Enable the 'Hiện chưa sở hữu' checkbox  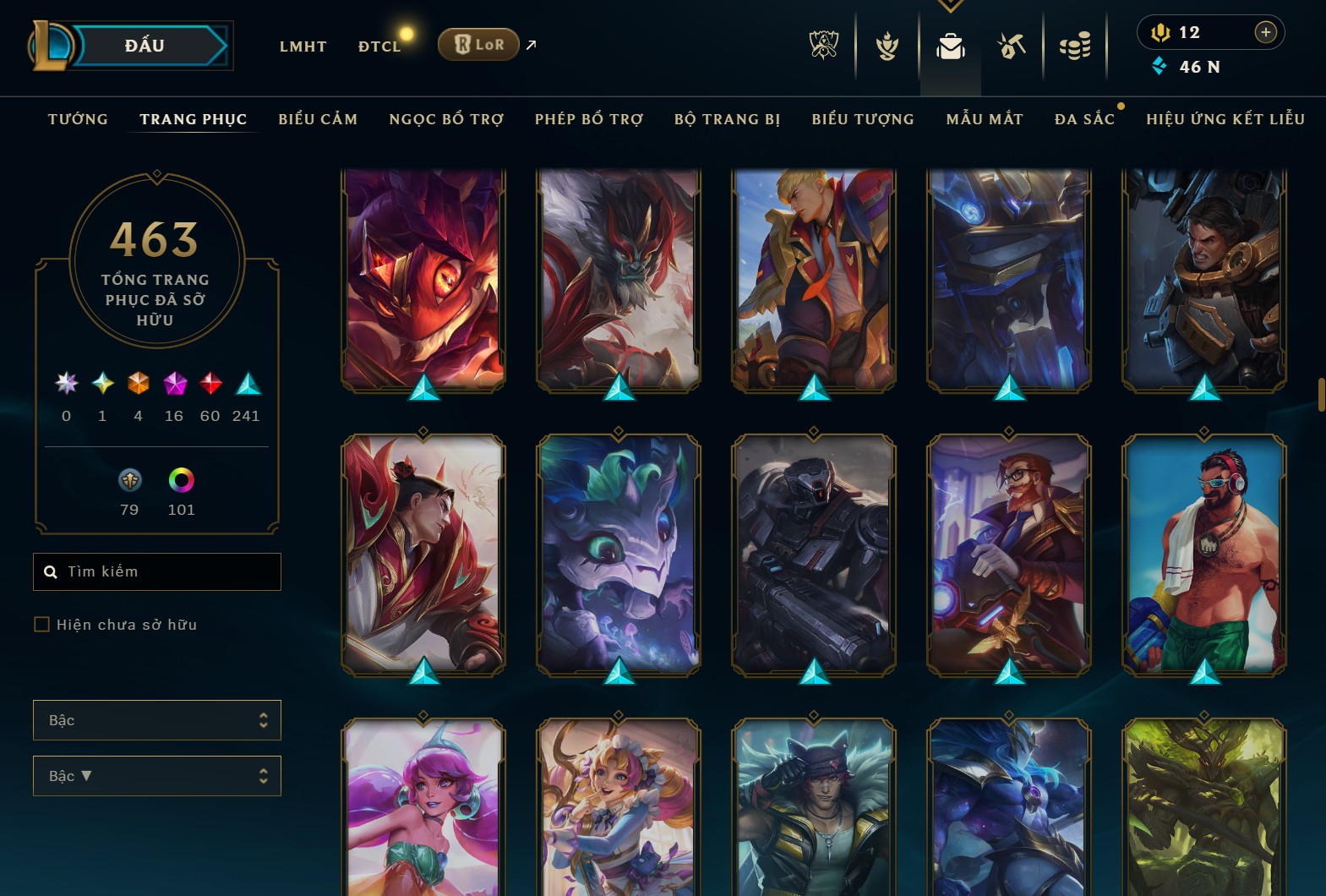41,624
